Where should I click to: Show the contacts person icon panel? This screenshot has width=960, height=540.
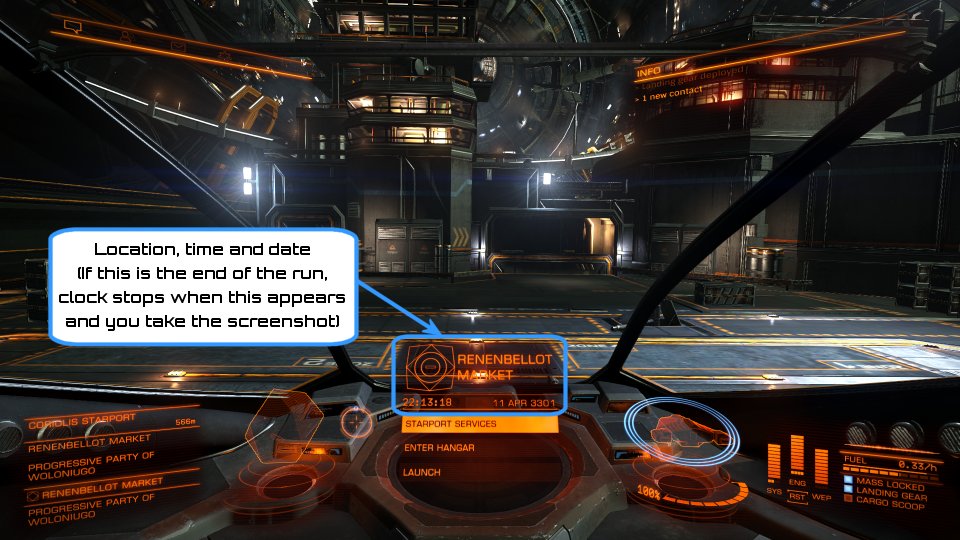[127, 36]
